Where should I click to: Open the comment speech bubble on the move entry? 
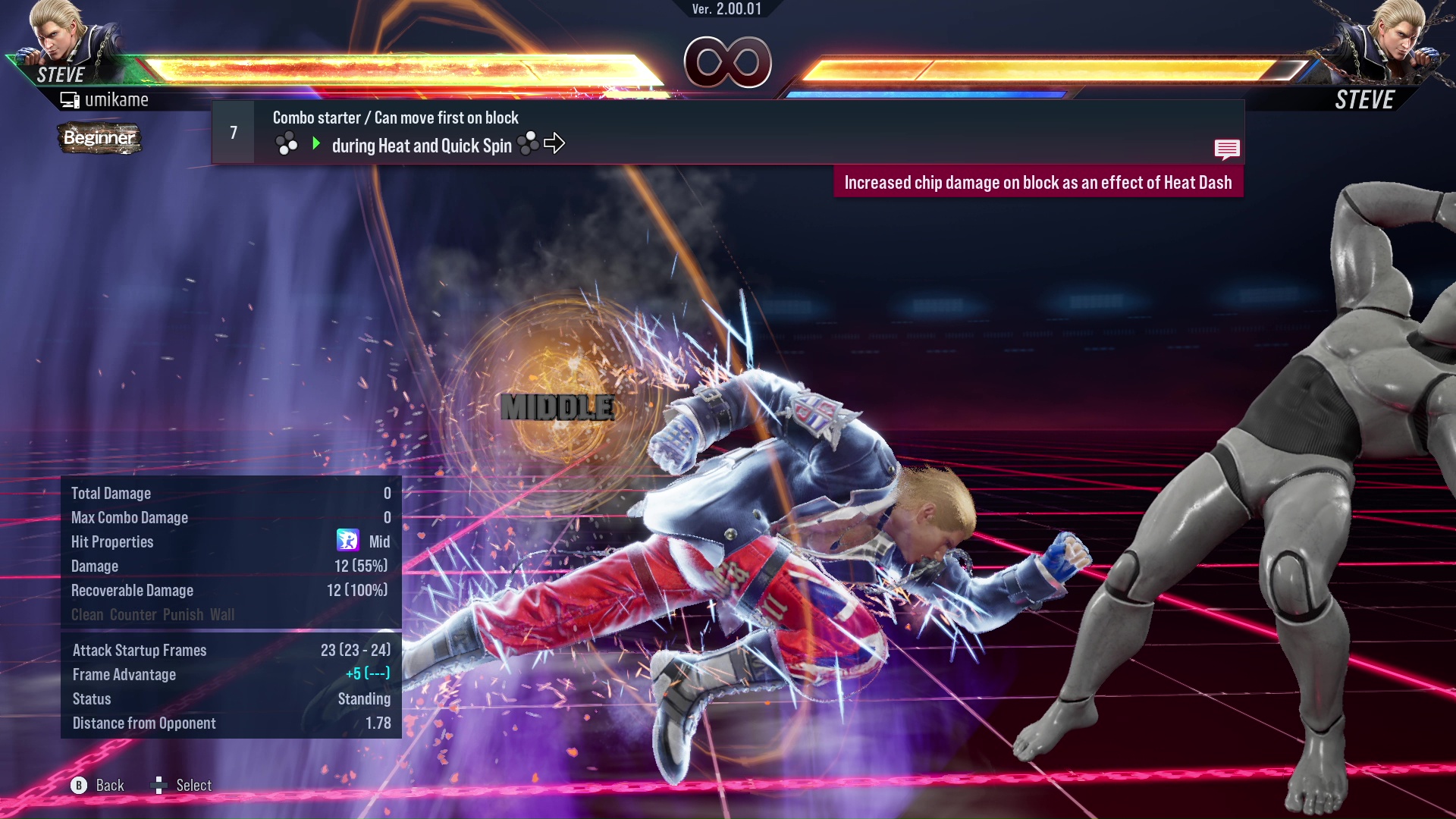(x=1227, y=149)
